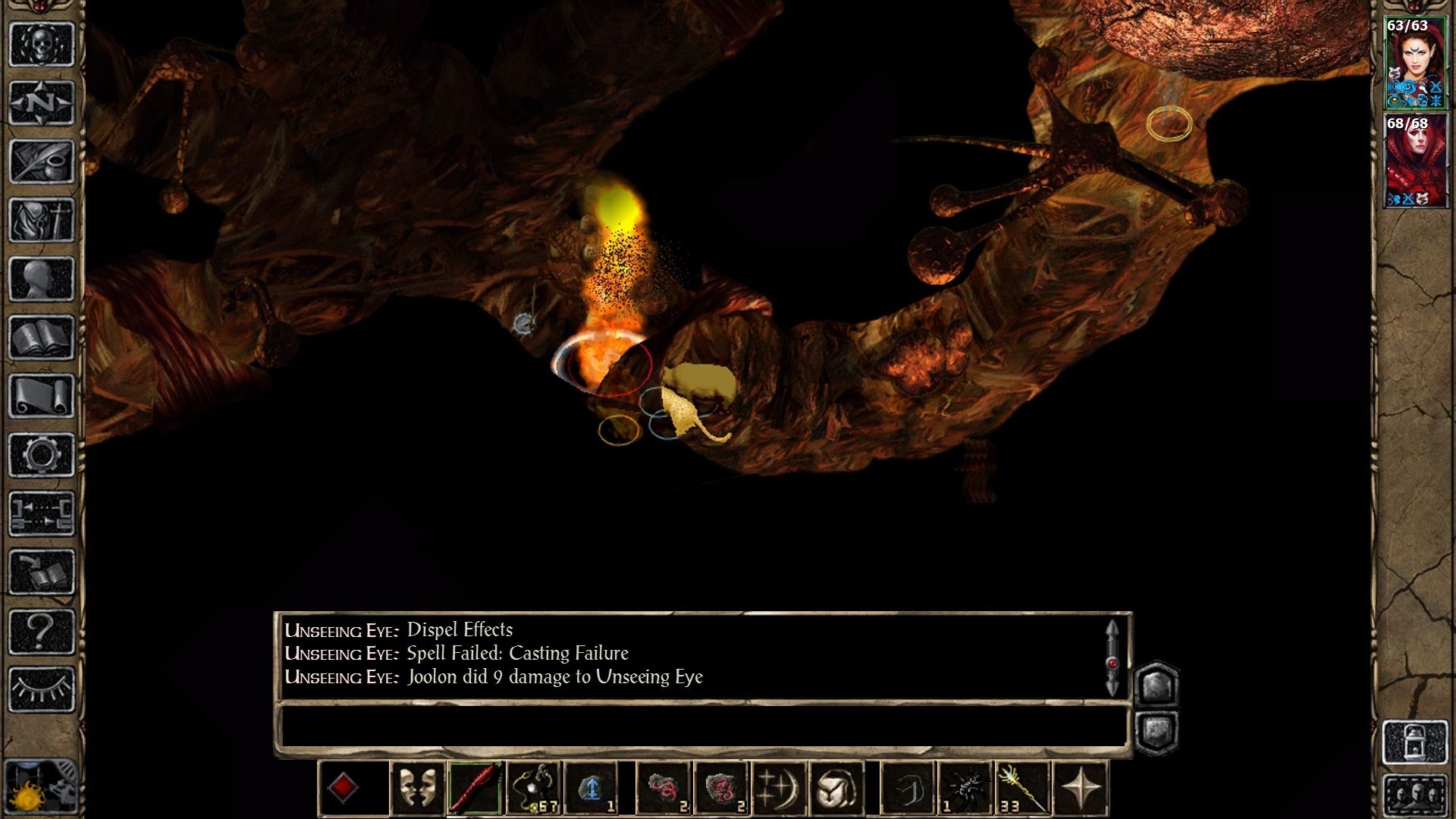Show the character record via the bust icon
The width and height of the screenshot is (1456, 819).
click(x=42, y=279)
